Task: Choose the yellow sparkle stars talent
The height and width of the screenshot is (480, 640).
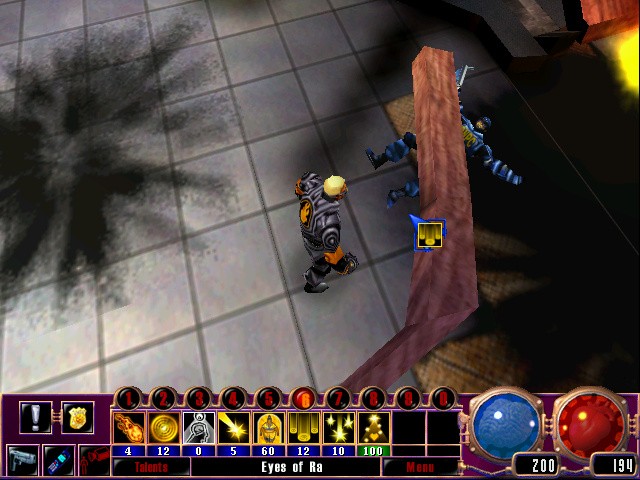Action: tap(339, 428)
